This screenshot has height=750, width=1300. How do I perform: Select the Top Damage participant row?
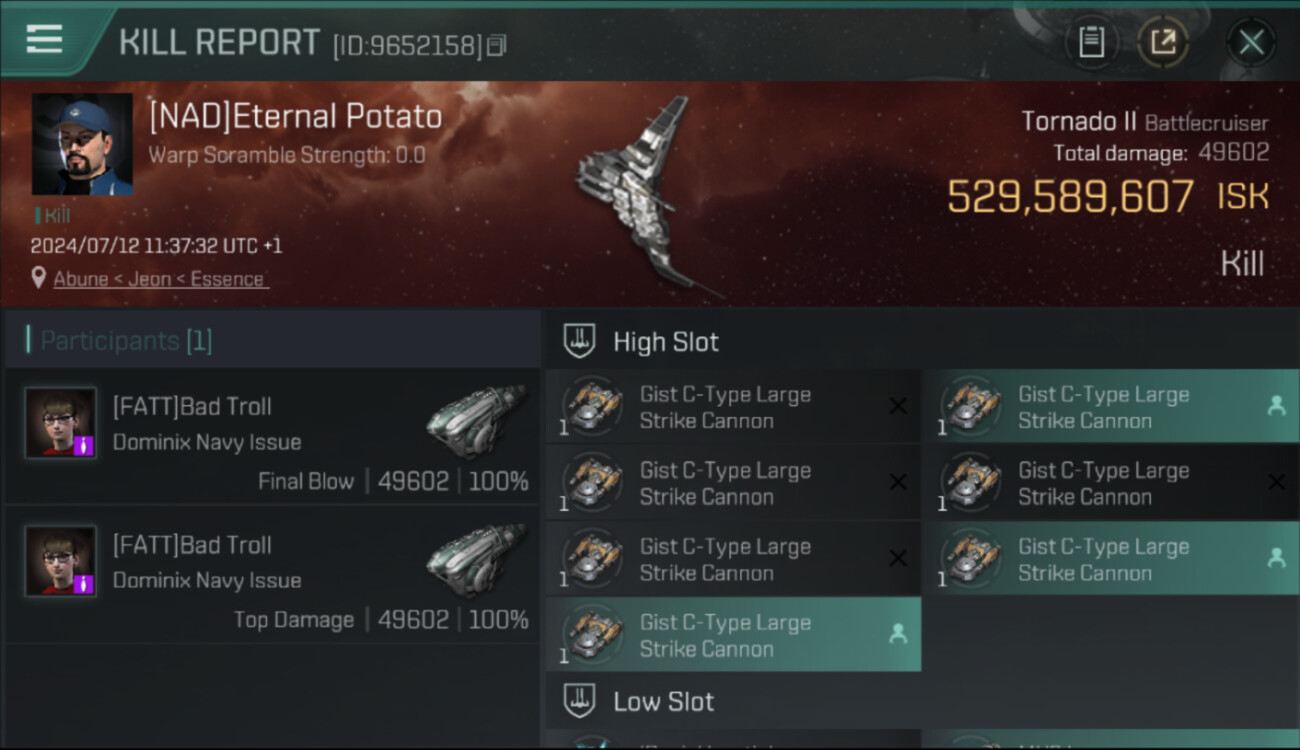272,575
